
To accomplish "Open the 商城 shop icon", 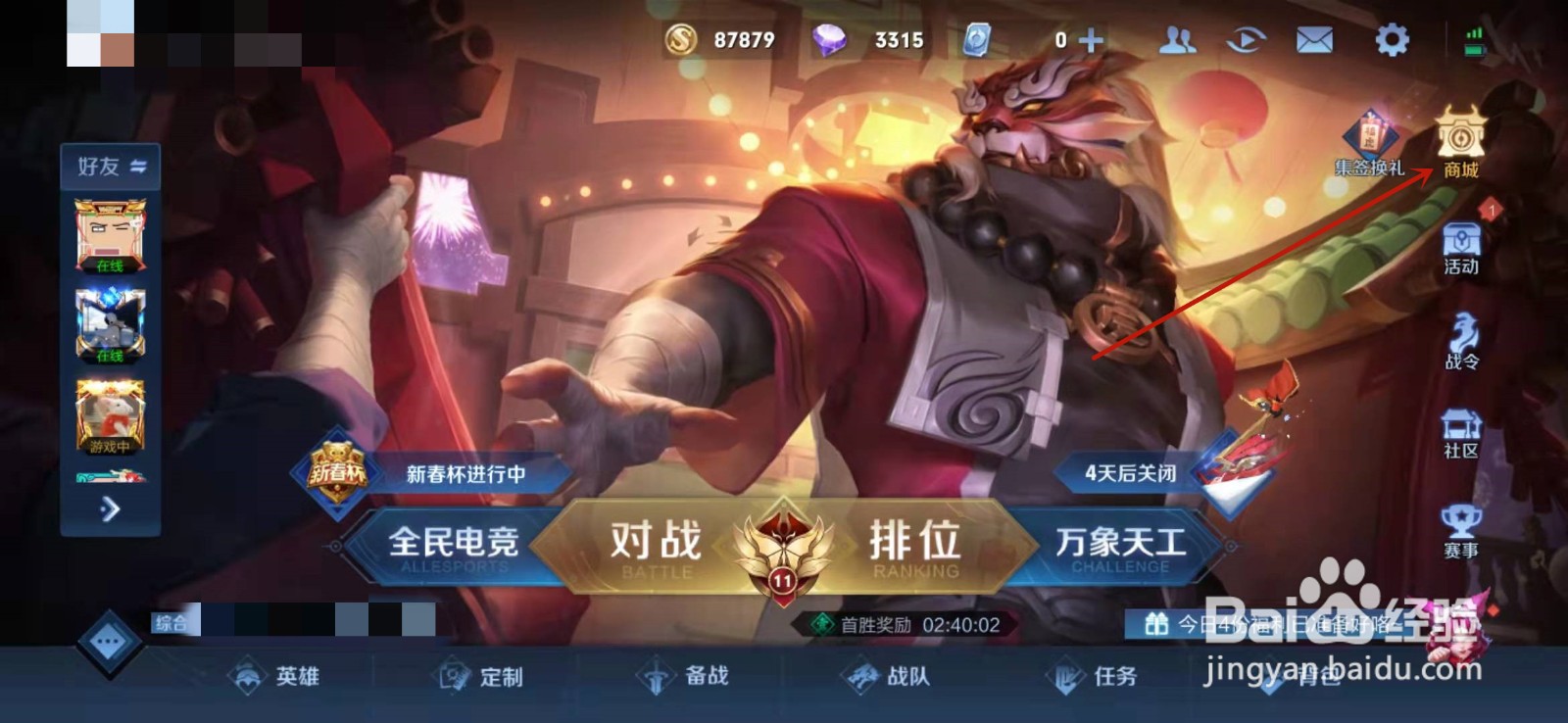I will click(1459, 144).
